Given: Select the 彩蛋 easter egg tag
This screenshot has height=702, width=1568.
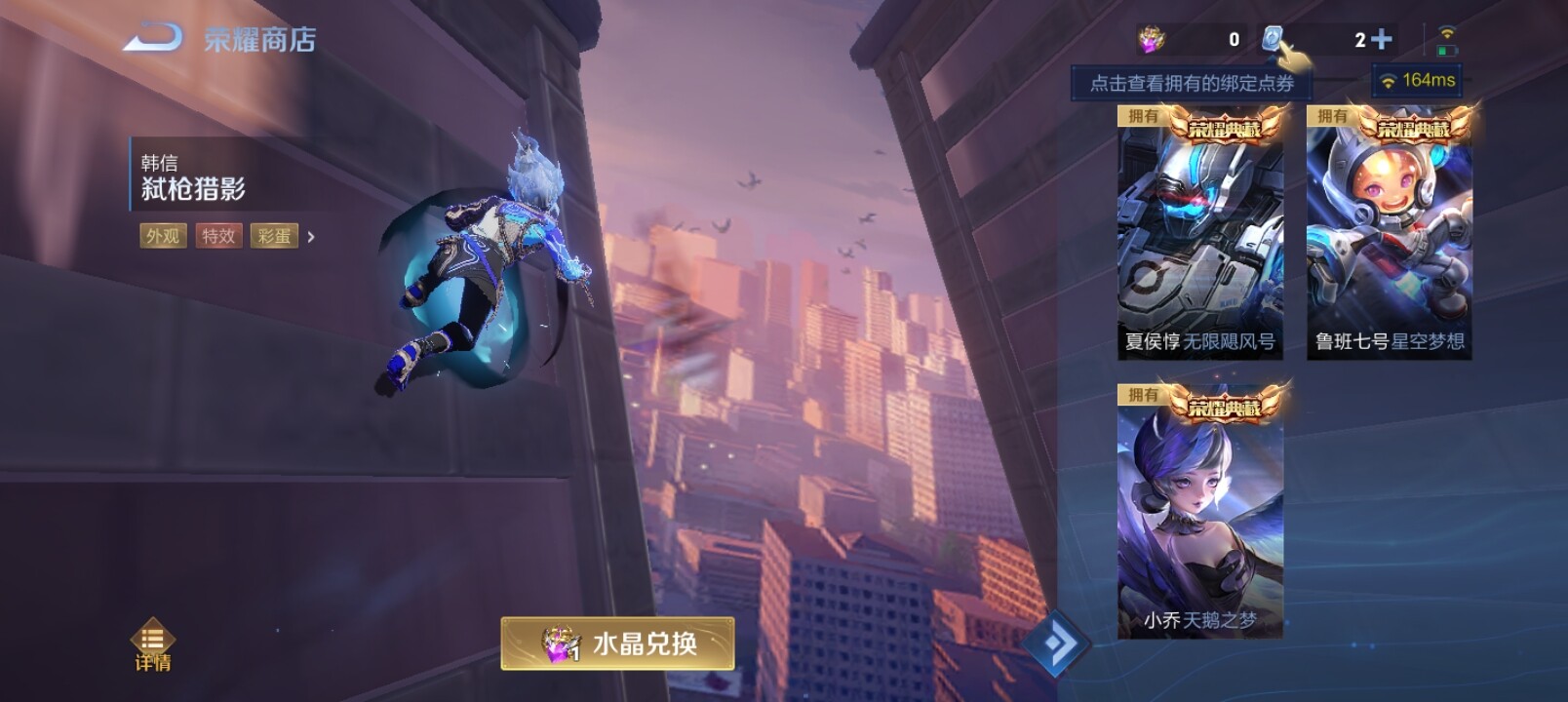Looking at the screenshot, I should point(274,236).
